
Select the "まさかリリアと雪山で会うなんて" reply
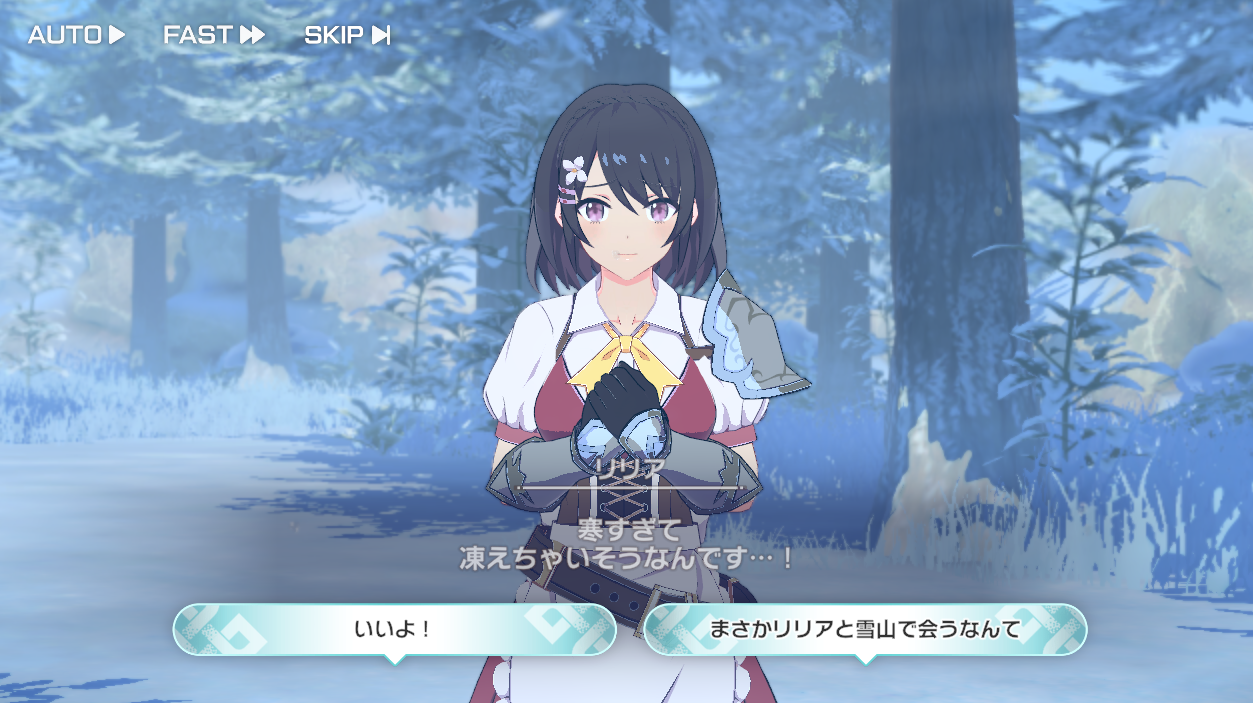tap(865, 630)
